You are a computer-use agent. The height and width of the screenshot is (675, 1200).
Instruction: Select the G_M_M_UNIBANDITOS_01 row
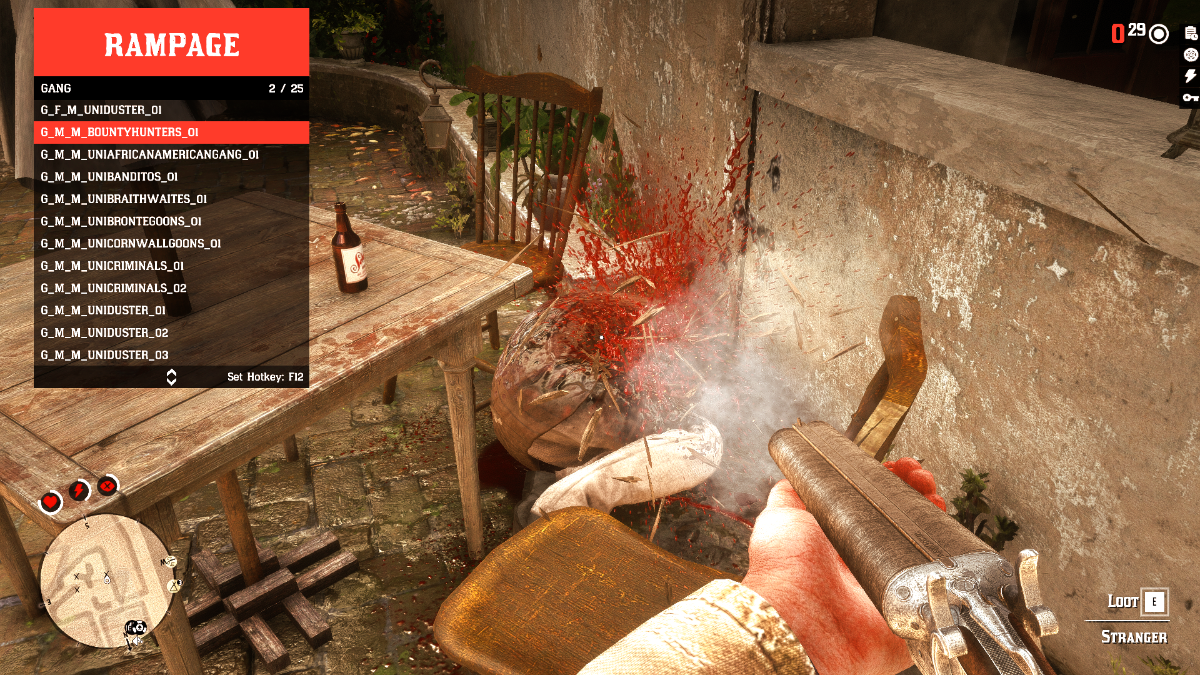[171, 177]
